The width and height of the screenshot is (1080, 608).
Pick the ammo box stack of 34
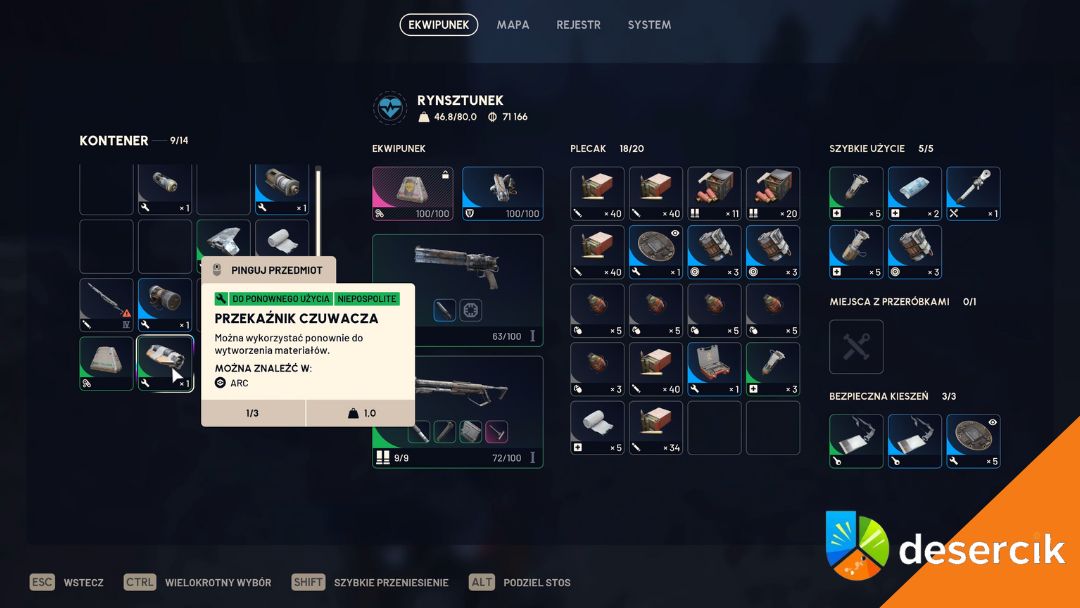(656, 427)
